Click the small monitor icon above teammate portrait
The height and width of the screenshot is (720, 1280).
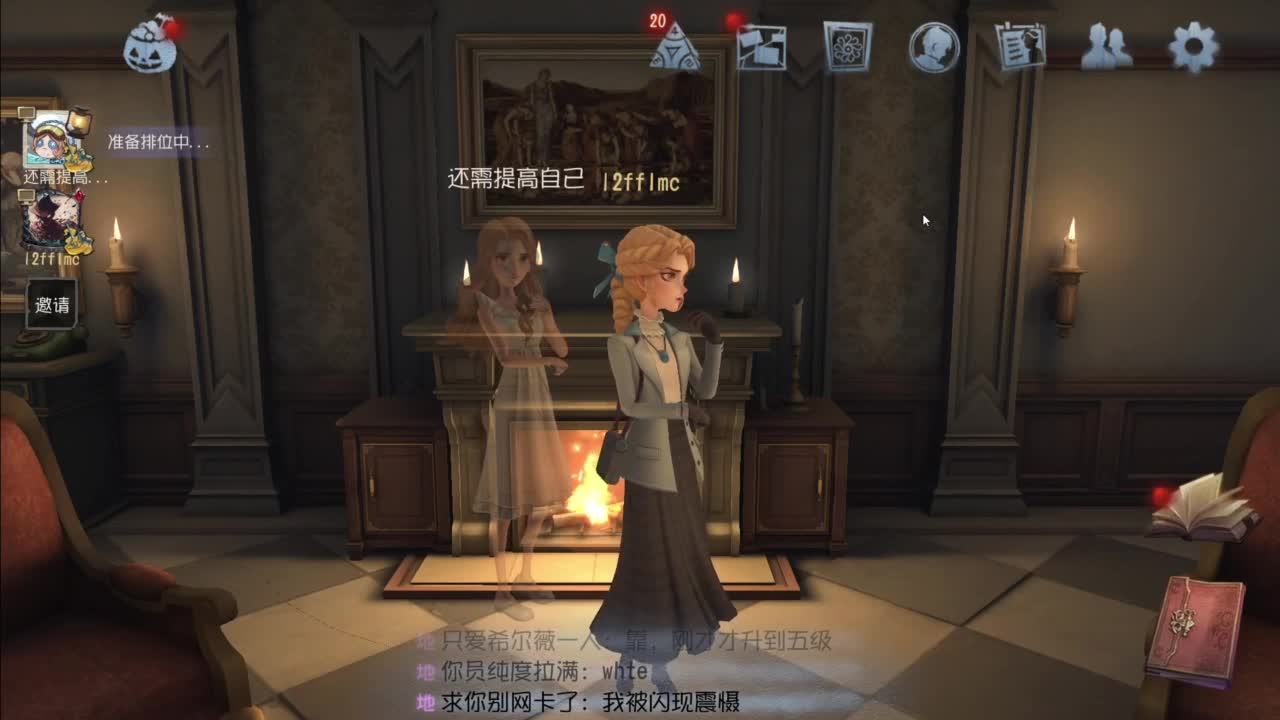25,114
